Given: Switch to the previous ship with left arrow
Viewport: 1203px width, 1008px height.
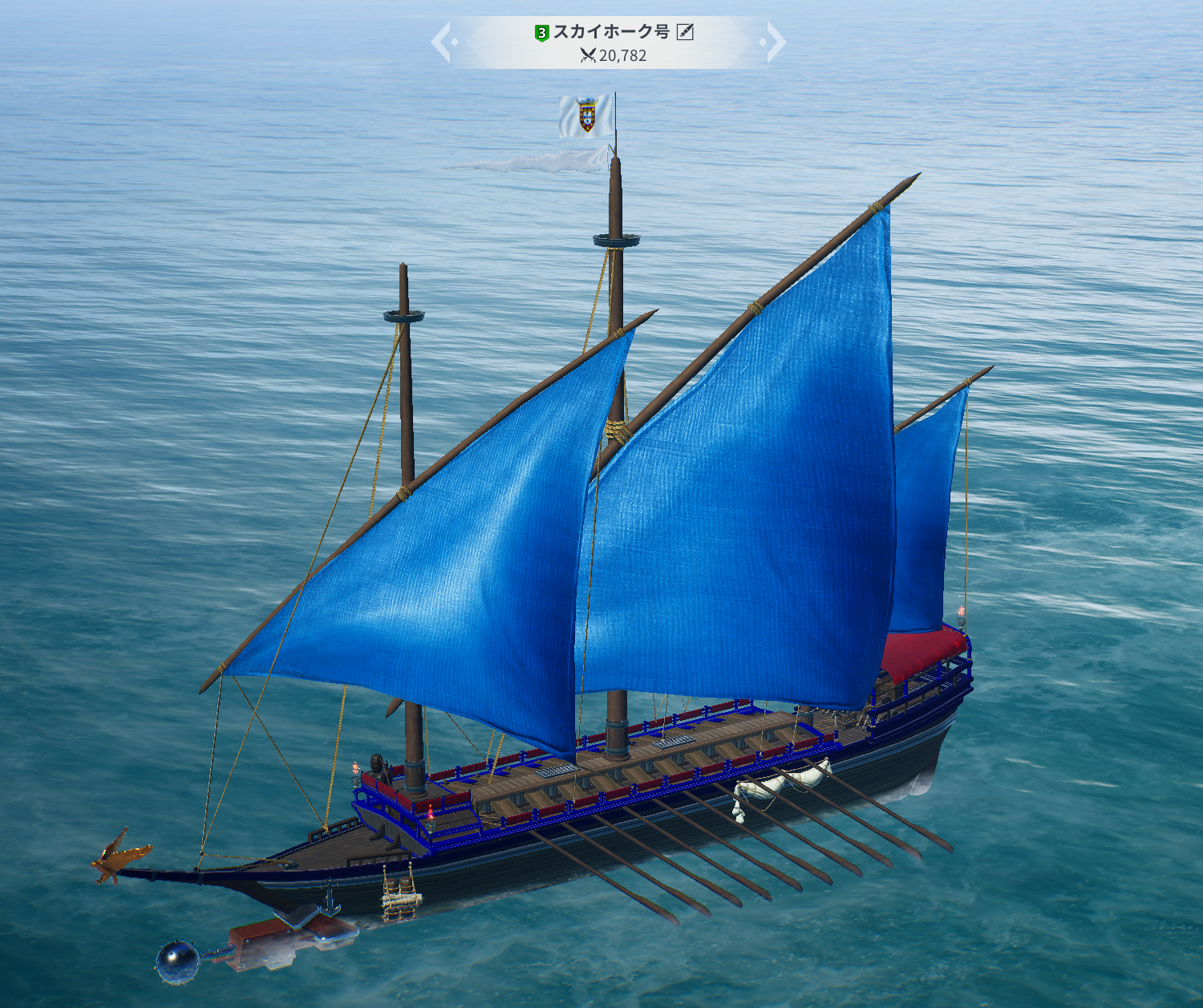Looking at the screenshot, I should coord(444,43).
